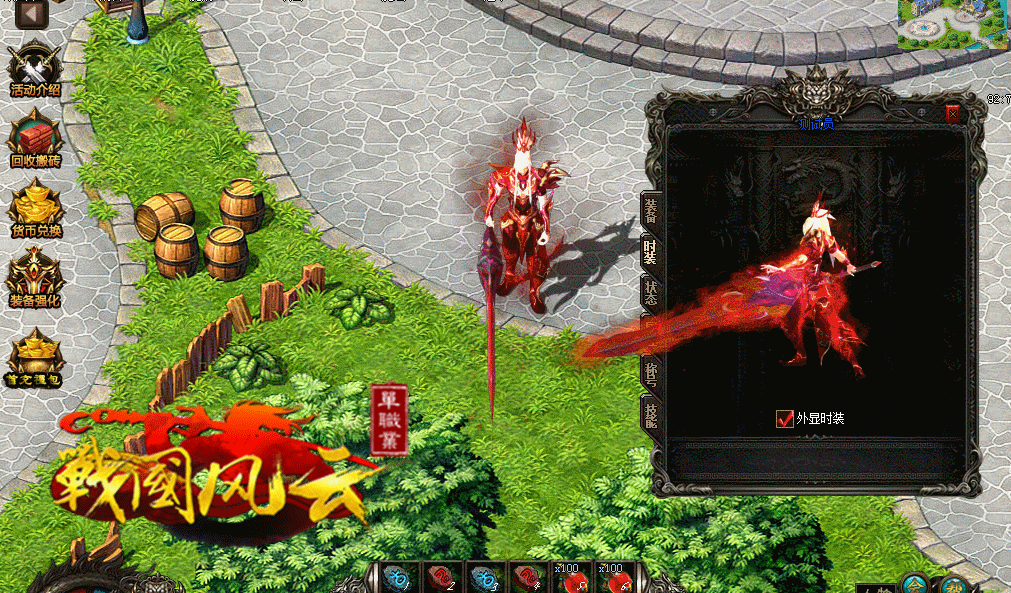This screenshot has height=593, width=1011.
Task: Close the character panel with red X
Action: pyautogui.click(x=952, y=114)
